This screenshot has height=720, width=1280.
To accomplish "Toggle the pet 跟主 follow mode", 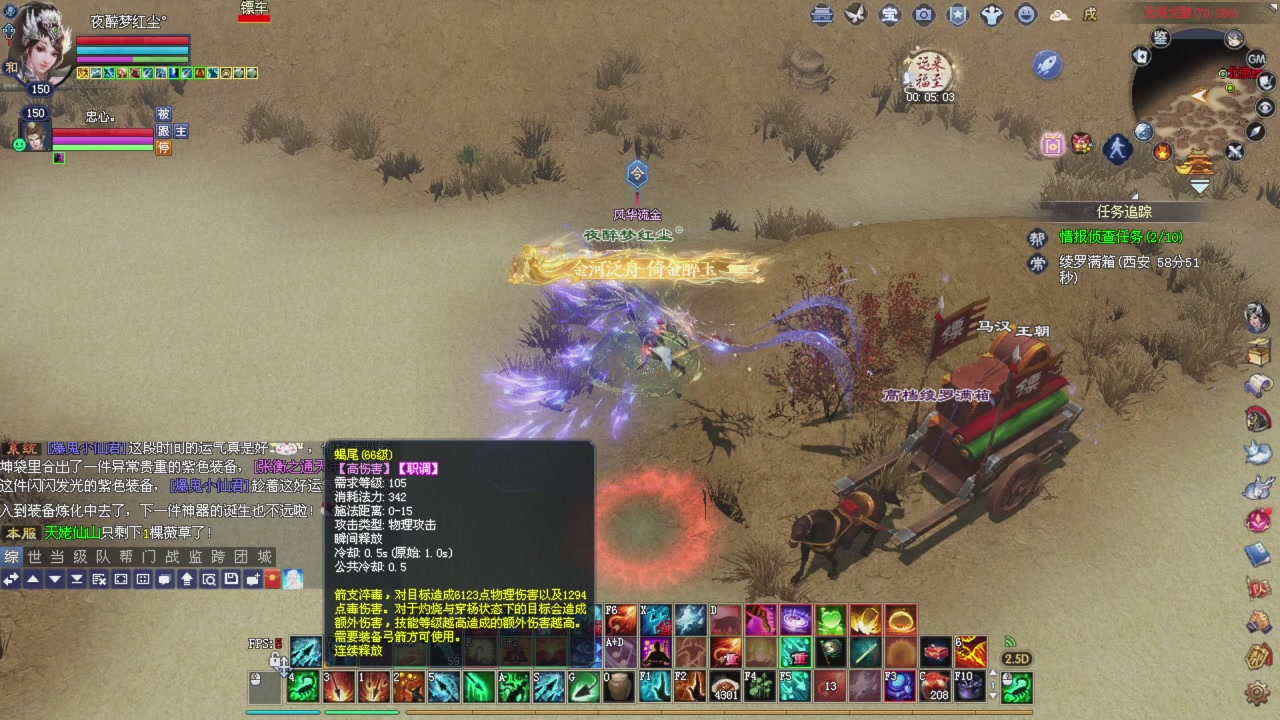I will pyautogui.click(x=172, y=131).
